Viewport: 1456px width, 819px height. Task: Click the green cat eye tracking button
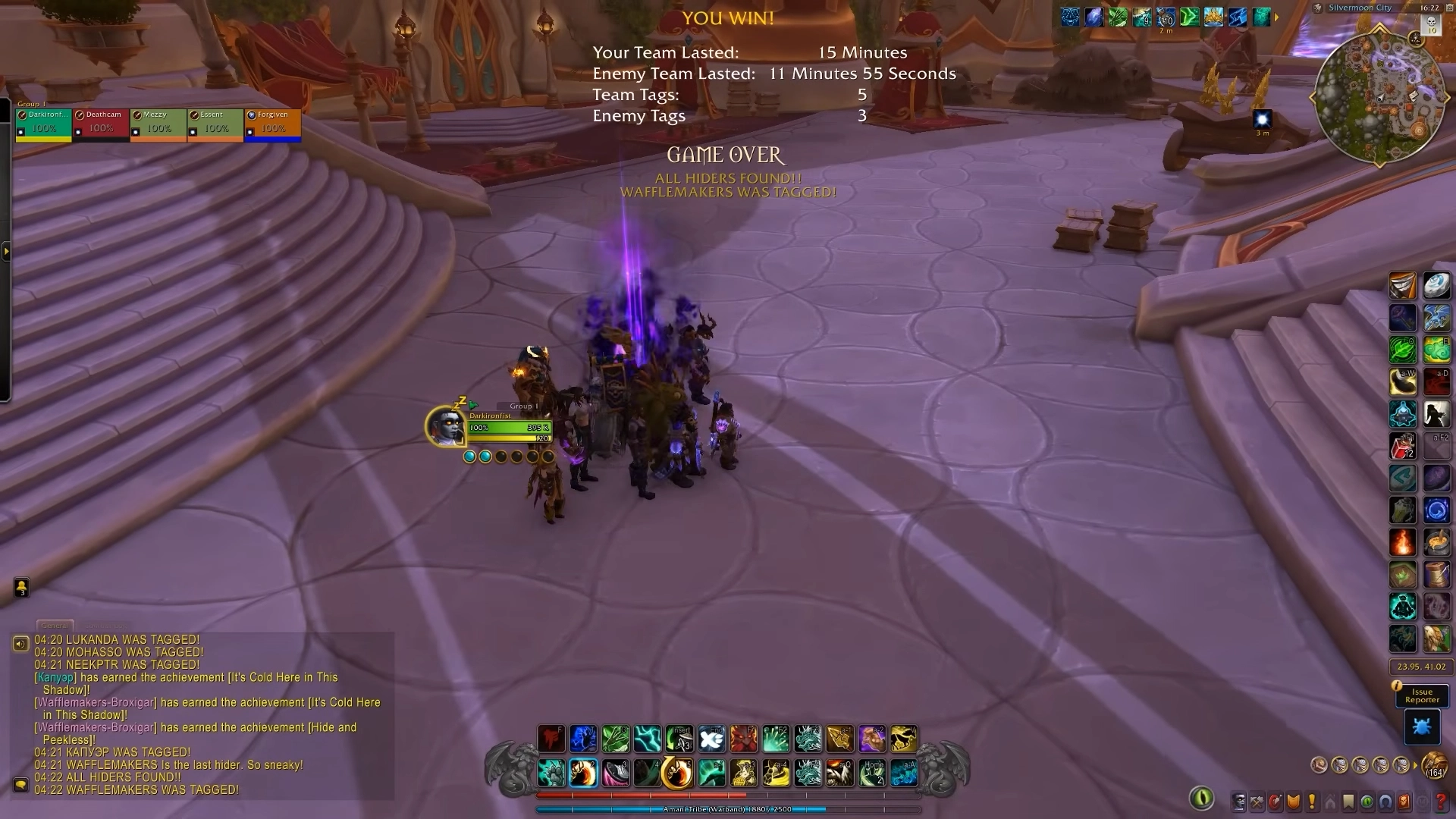[x=1201, y=798]
